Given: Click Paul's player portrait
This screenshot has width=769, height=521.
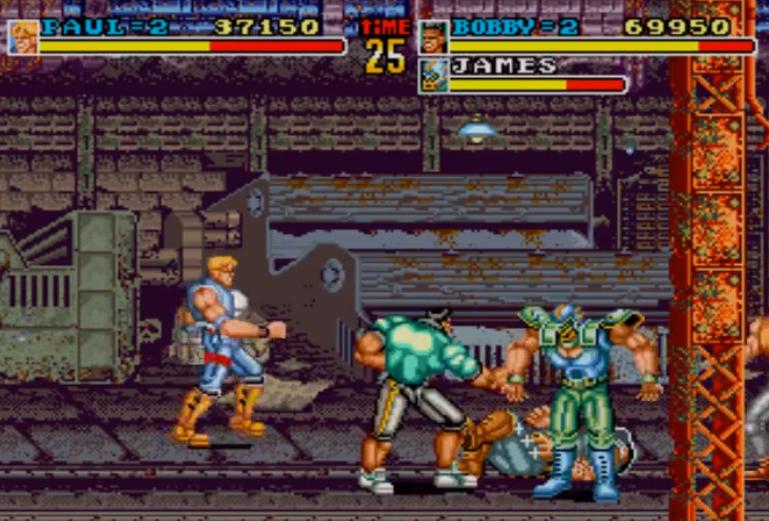Looking at the screenshot, I should click(22, 37).
